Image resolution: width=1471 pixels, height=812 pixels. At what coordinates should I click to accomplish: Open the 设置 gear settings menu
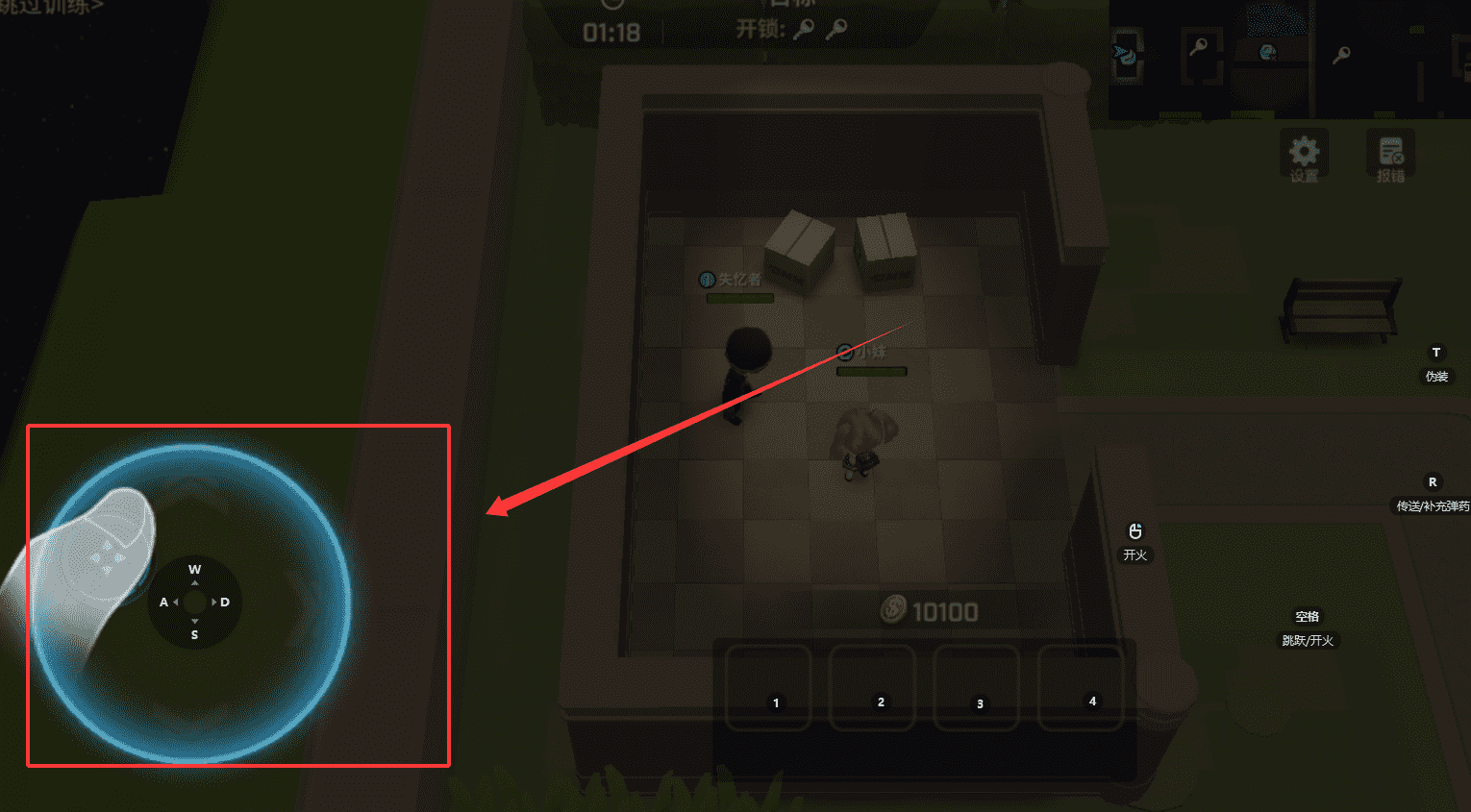[x=1304, y=155]
